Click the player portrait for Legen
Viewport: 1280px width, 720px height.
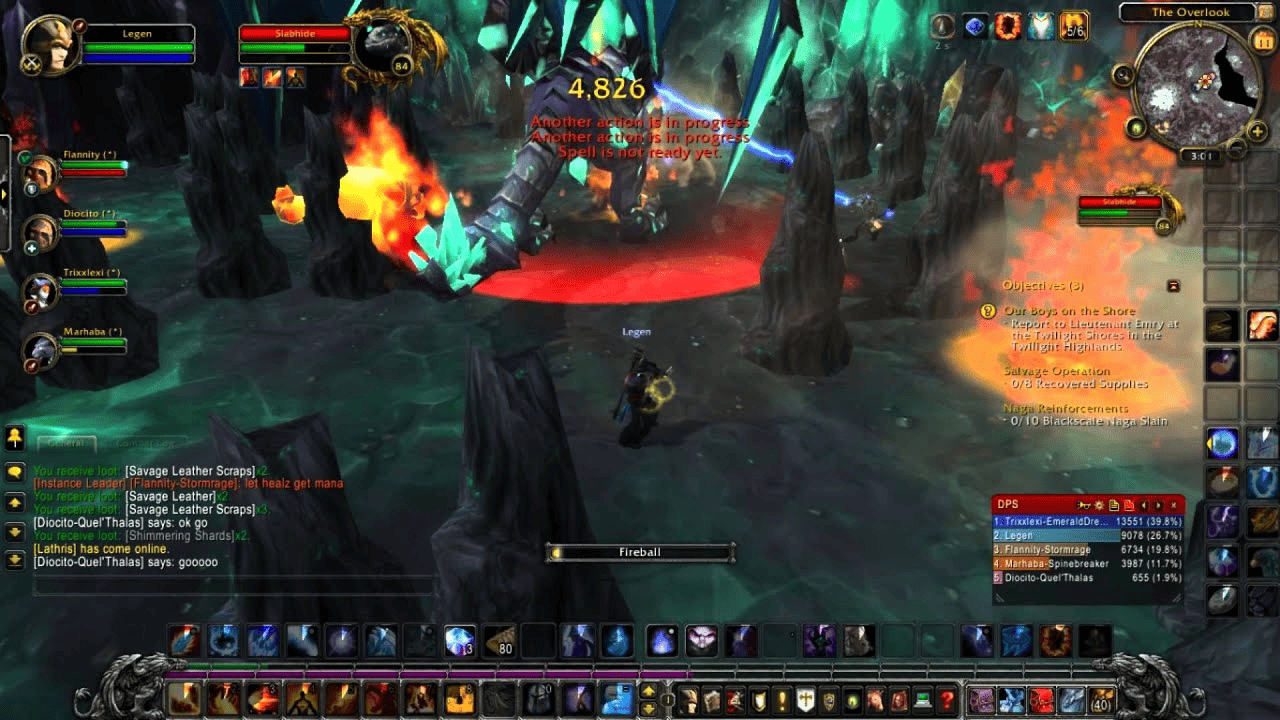coord(51,44)
